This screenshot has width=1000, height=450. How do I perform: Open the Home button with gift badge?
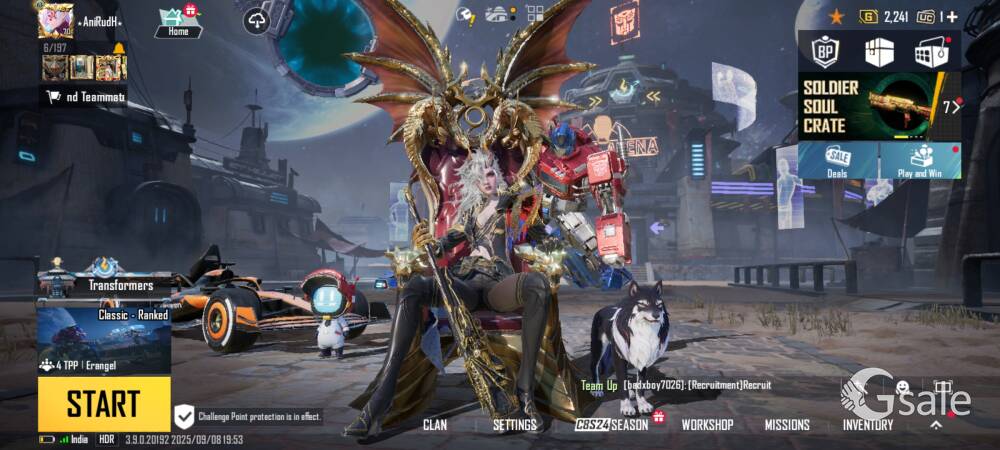pyautogui.click(x=178, y=22)
